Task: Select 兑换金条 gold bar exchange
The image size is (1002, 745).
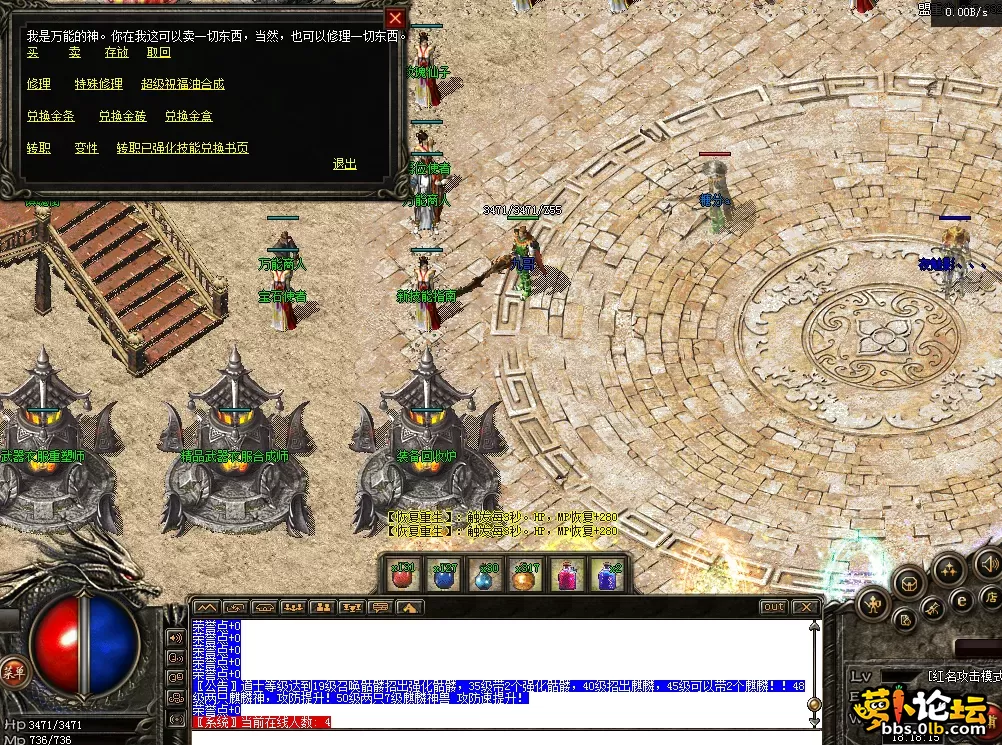Action: click(51, 116)
